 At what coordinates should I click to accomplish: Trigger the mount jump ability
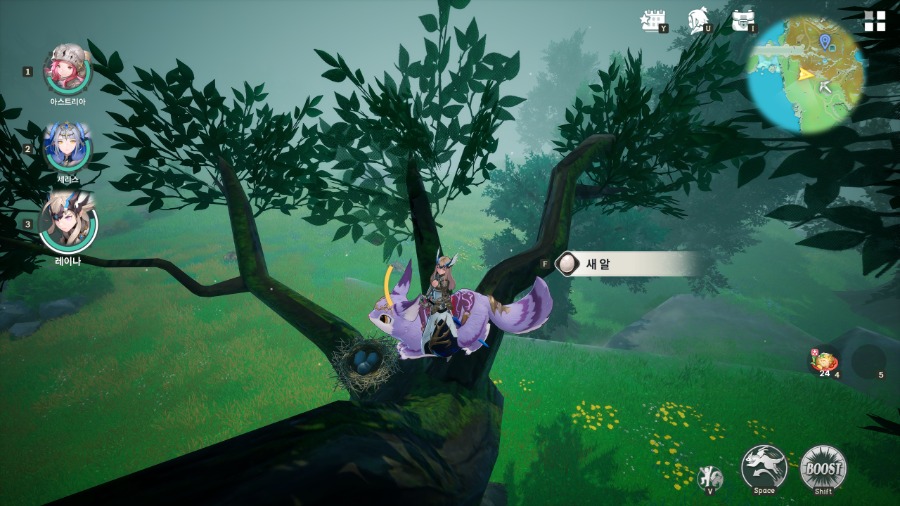(764, 466)
